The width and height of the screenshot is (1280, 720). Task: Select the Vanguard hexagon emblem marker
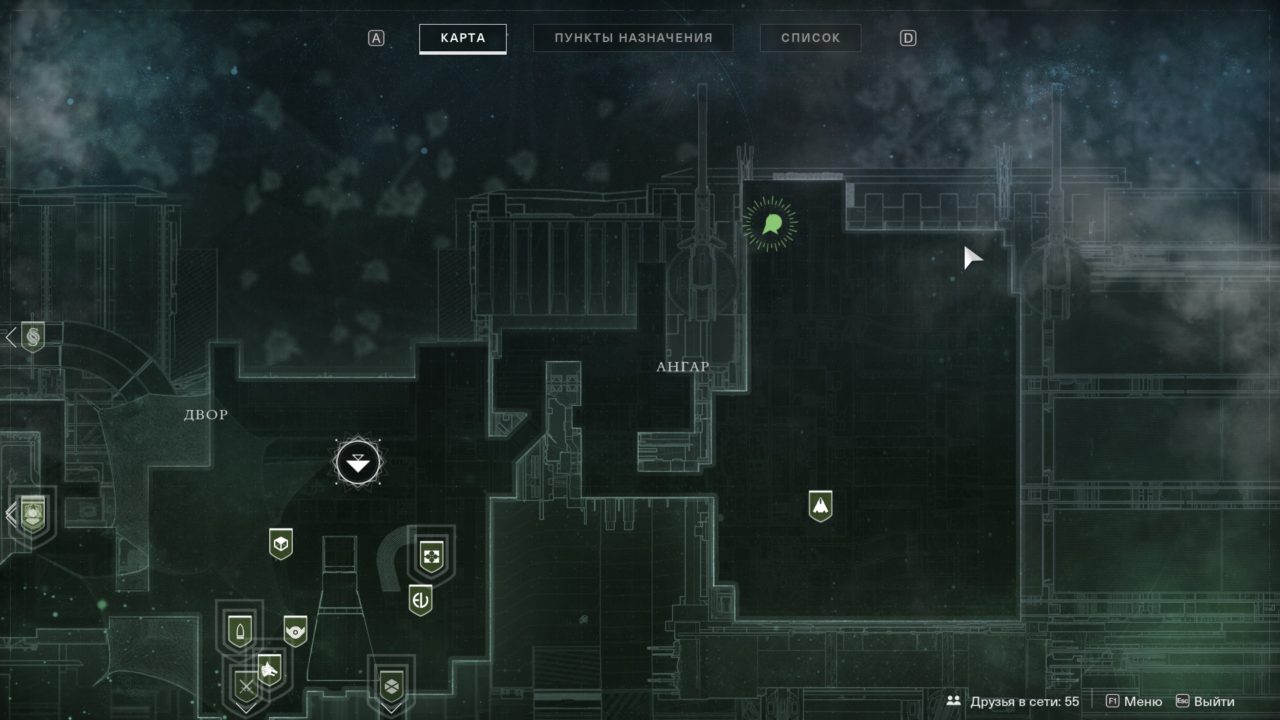click(x=391, y=685)
